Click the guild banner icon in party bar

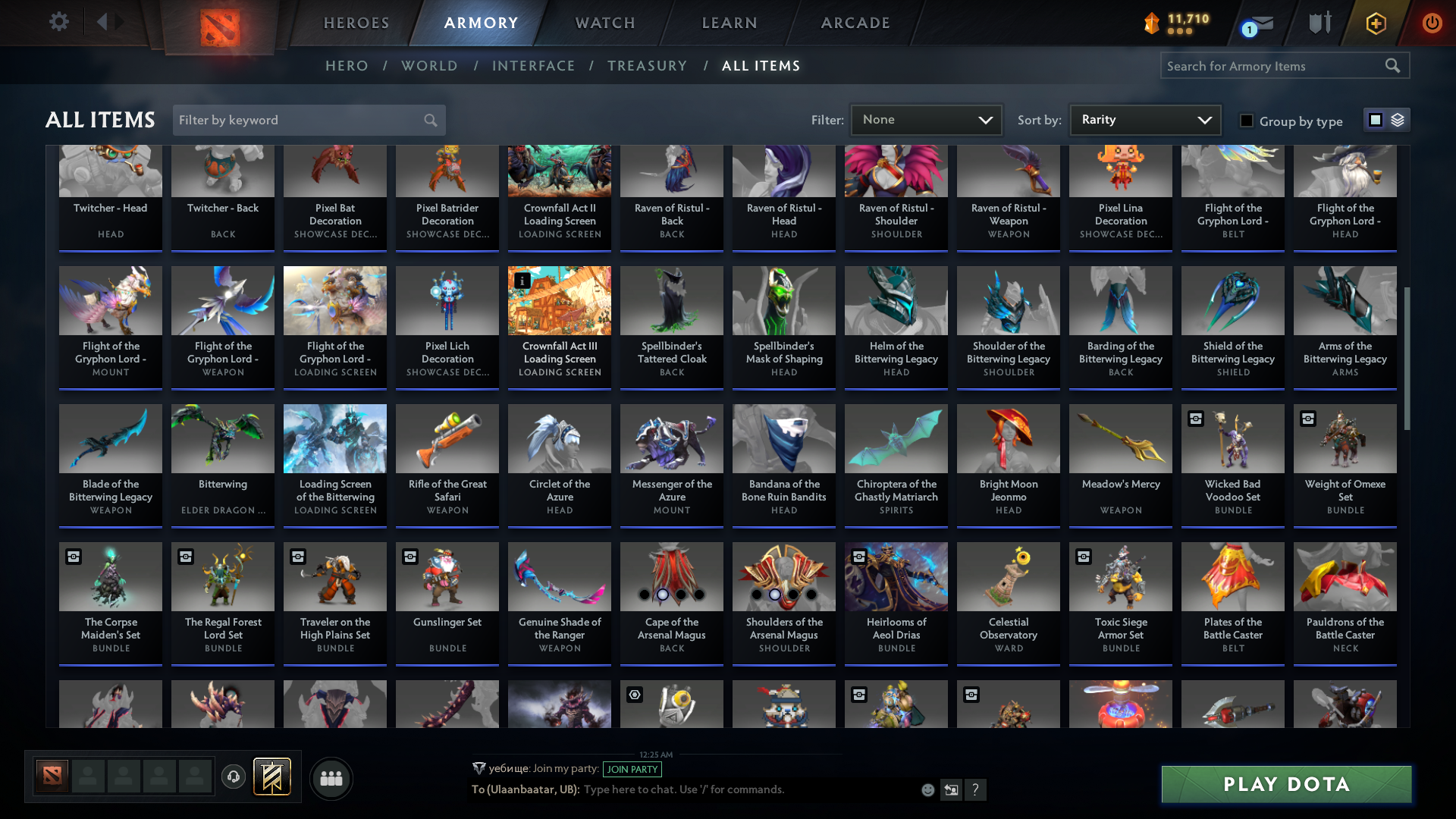tap(273, 777)
